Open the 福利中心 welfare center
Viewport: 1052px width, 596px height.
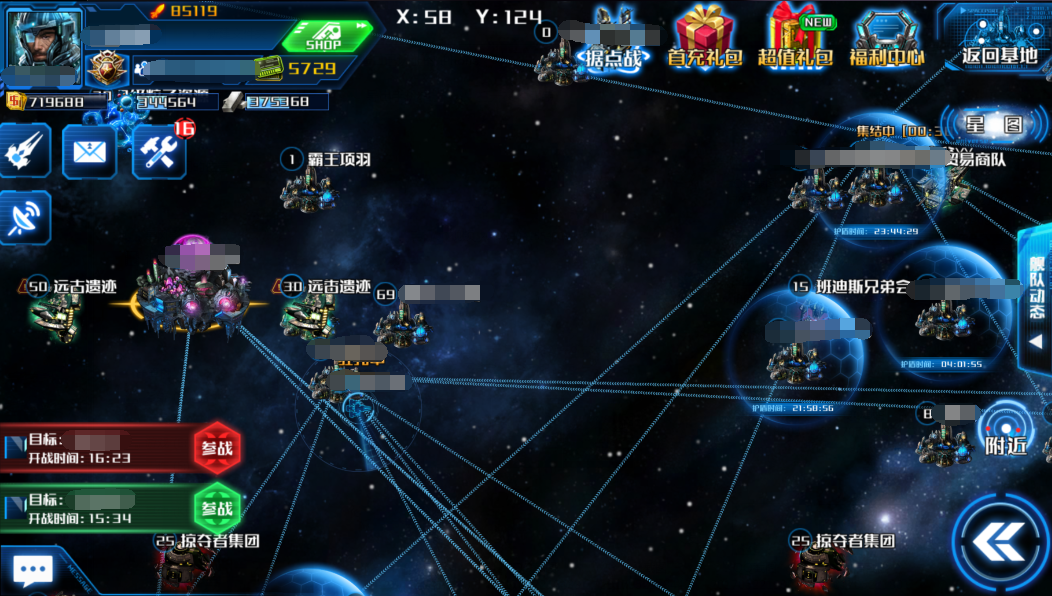point(887,37)
